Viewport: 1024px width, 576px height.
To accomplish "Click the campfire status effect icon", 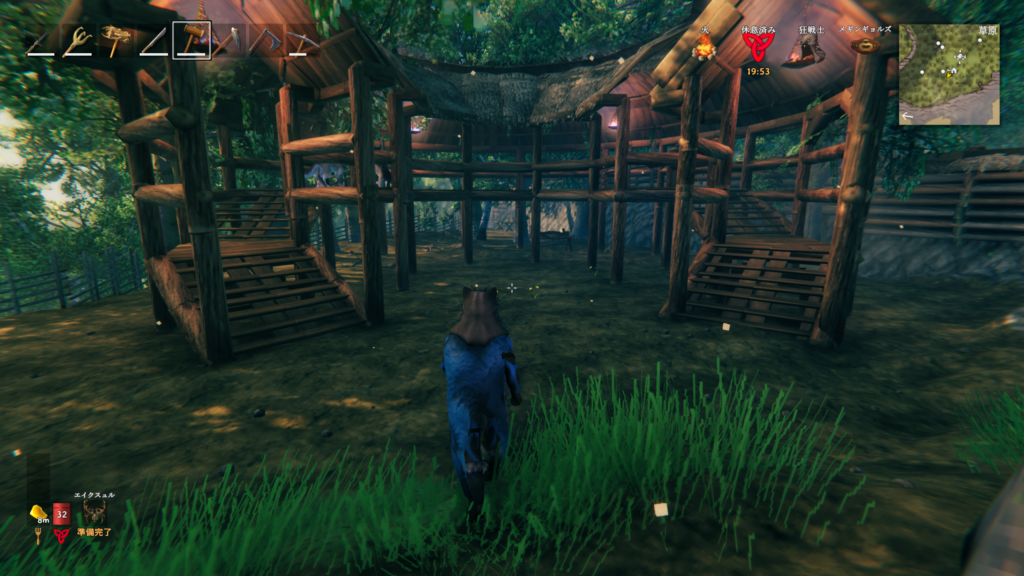I will point(705,48).
